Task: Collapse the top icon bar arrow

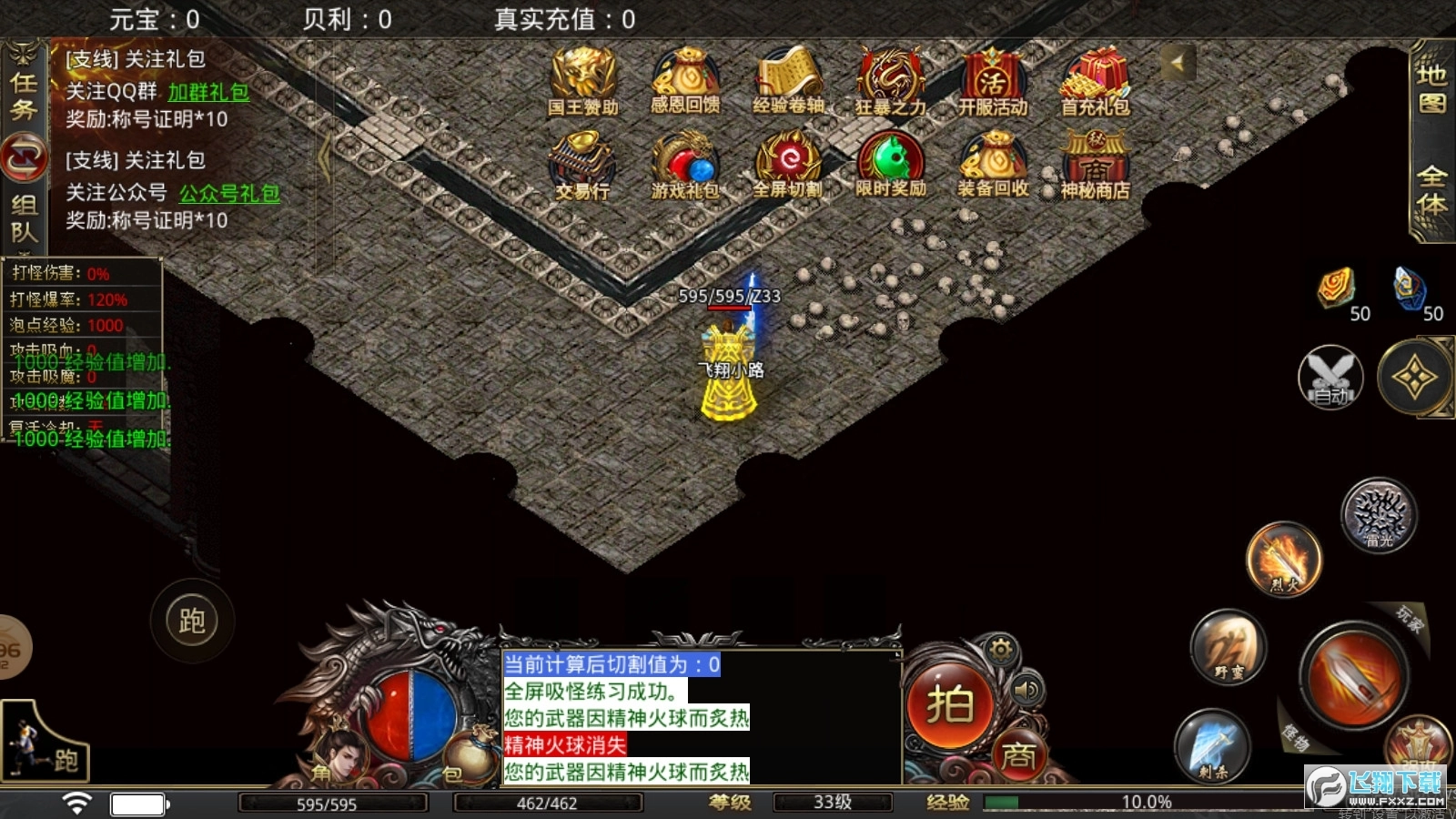Action: 1177,63
